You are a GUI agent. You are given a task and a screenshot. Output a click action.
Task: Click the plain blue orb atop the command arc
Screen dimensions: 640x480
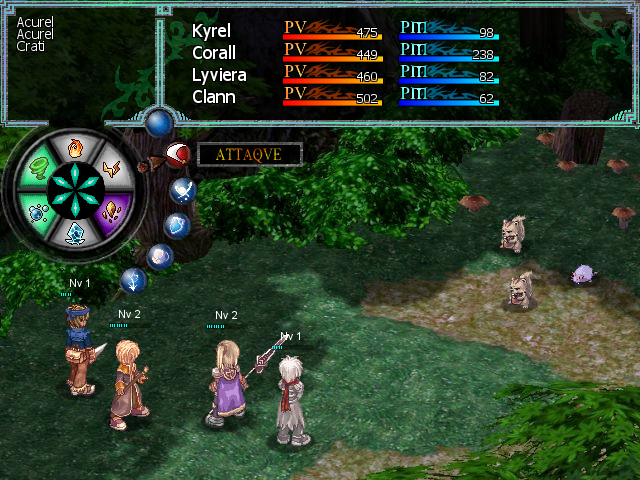[x=157, y=122]
